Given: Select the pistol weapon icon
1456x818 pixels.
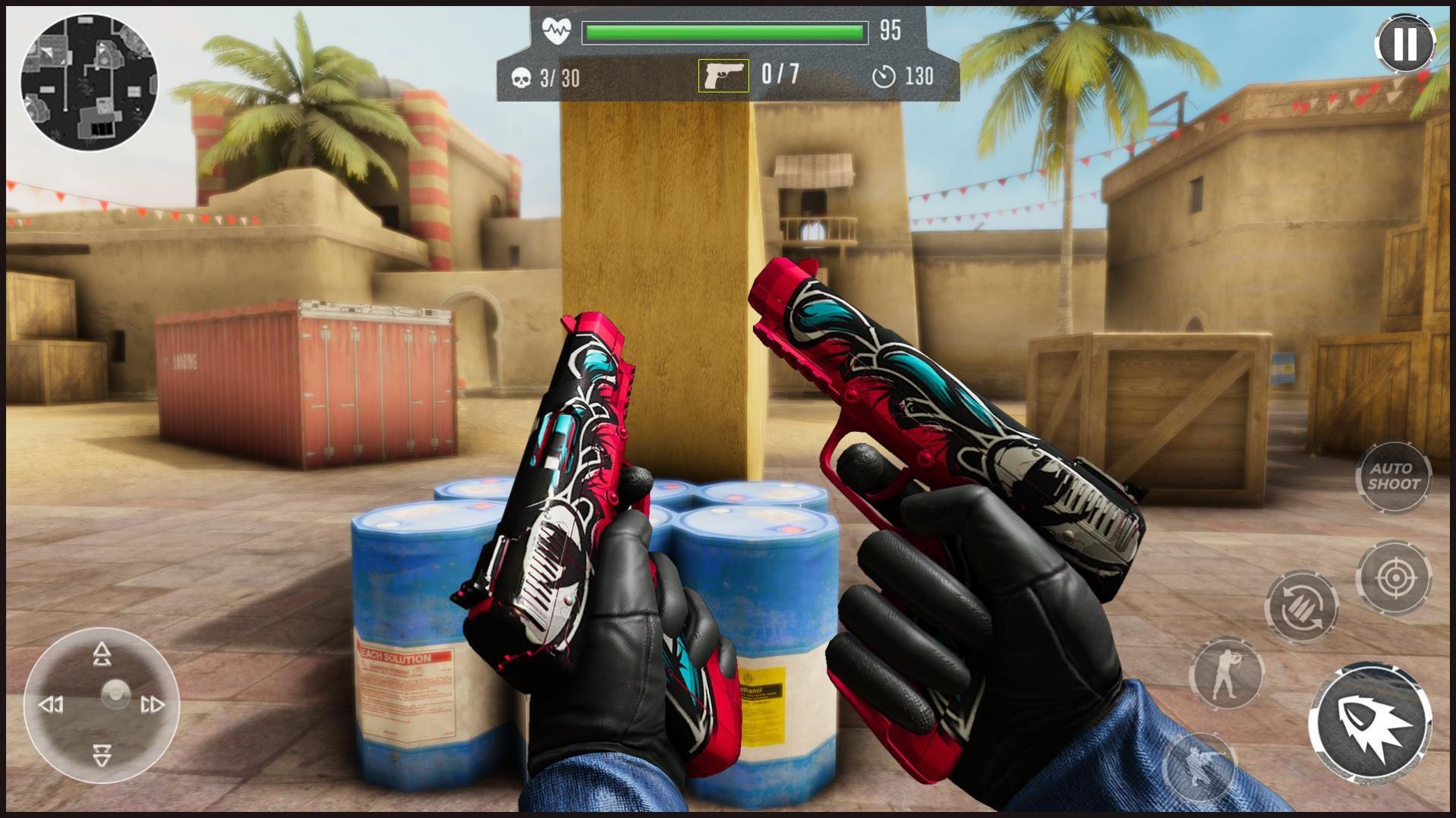Looking at the screenshot, I should tap(723, 76).
